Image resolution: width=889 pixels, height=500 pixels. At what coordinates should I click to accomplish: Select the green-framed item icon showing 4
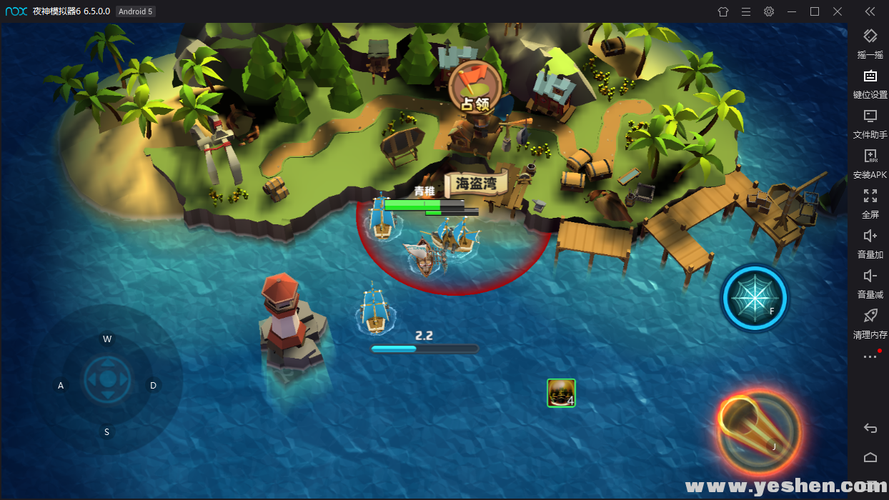click(561, 393)
